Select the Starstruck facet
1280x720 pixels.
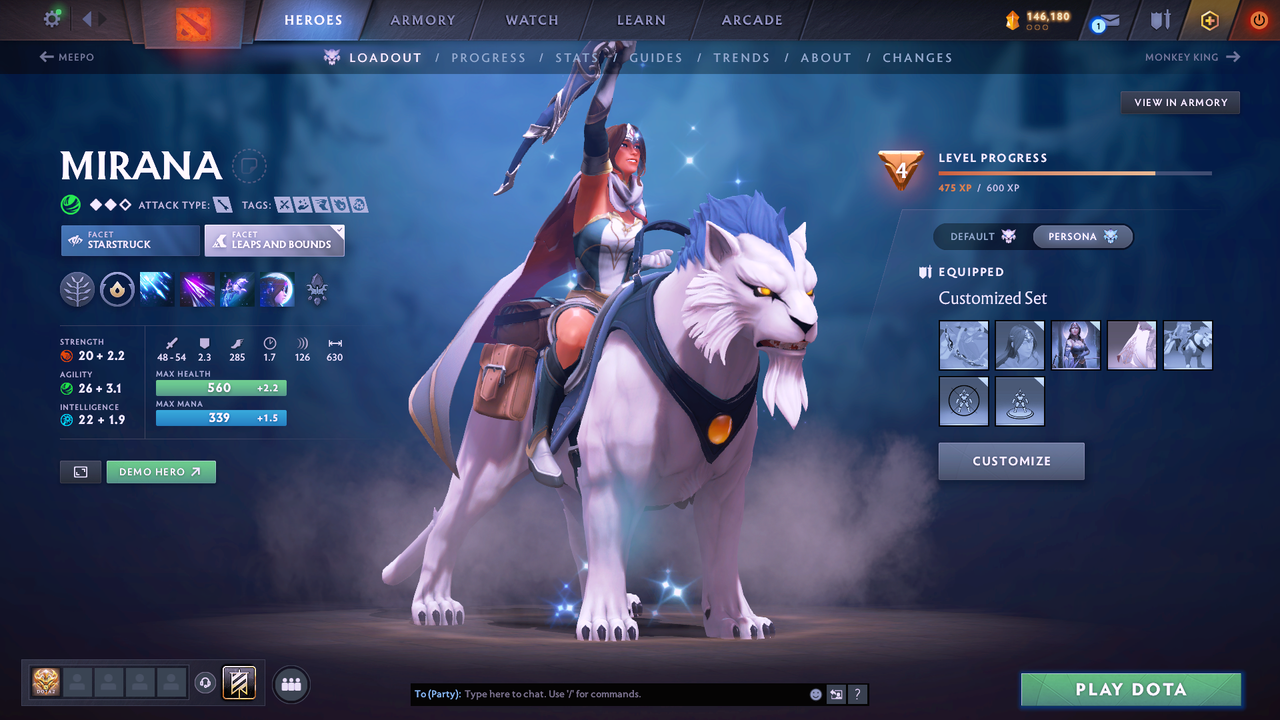coord(129,240)
